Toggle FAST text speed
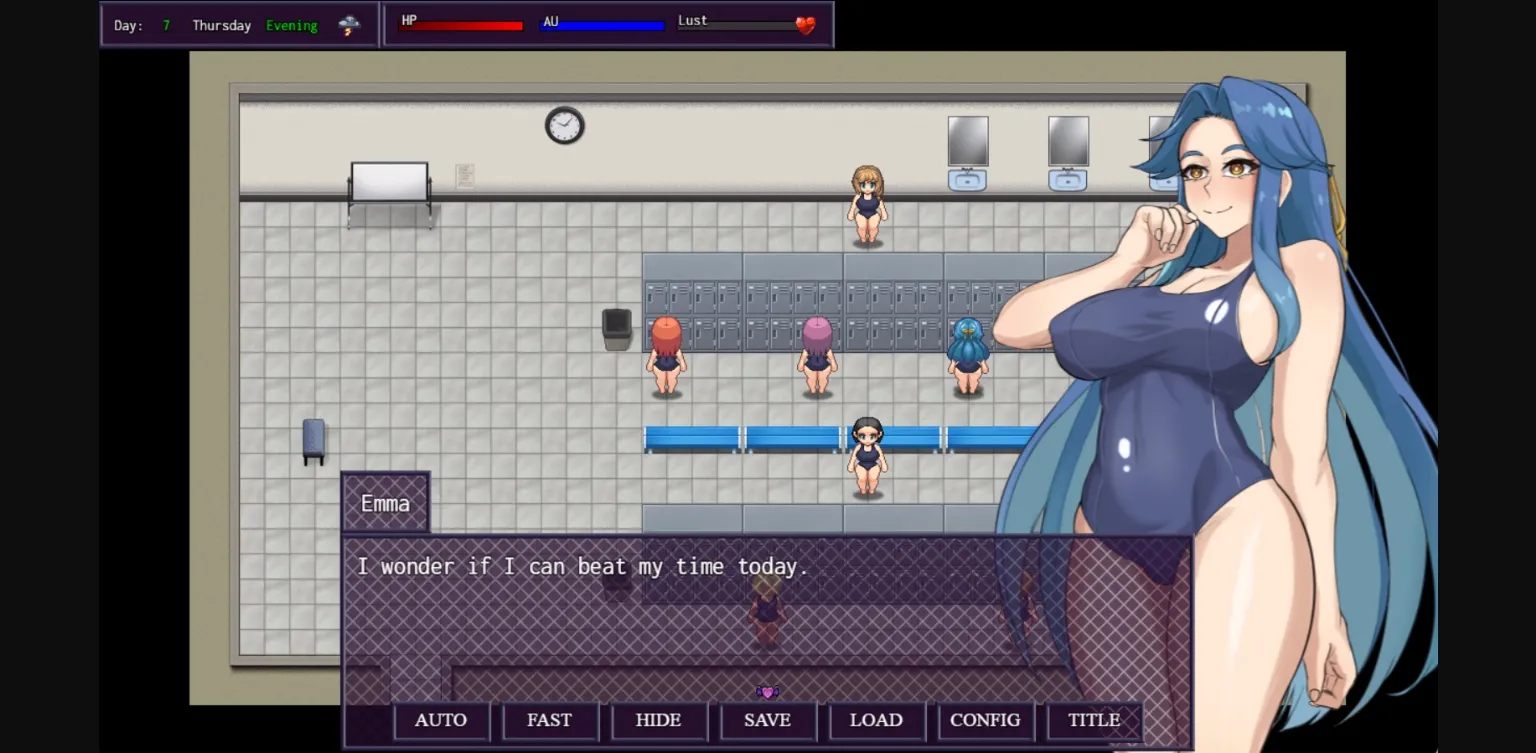This screenshot has height=753, width=1536. tap(550, 720)
